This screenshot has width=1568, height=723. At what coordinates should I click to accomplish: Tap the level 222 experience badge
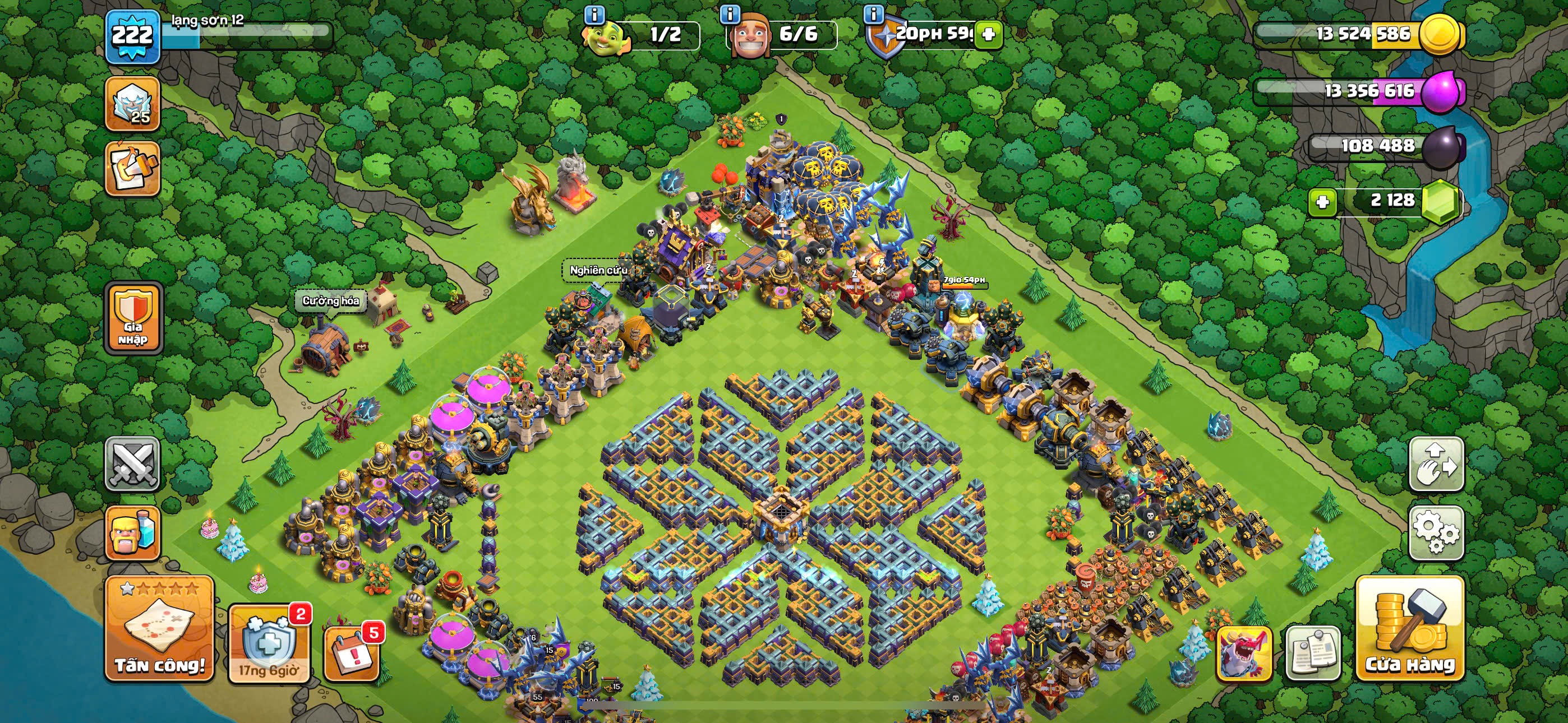[133, 36]
